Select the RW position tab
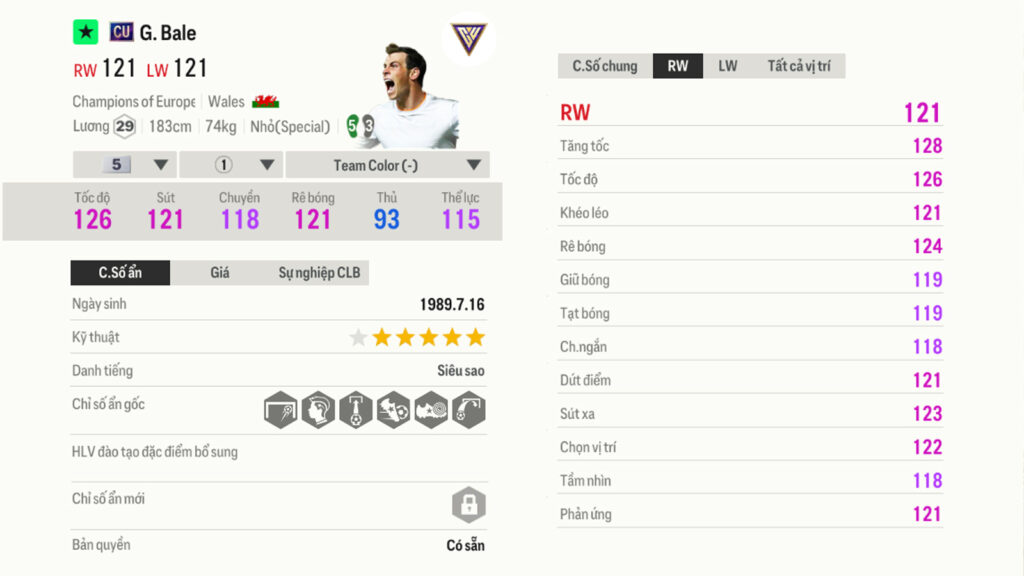 click(x=678, y=66)
